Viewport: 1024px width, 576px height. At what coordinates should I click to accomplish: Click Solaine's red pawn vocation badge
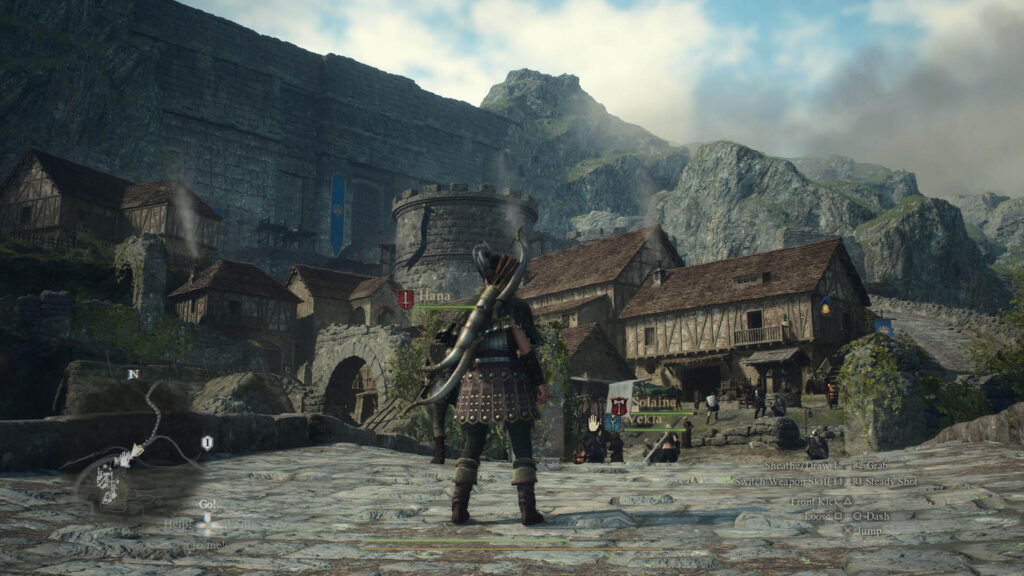pos(619,405)
